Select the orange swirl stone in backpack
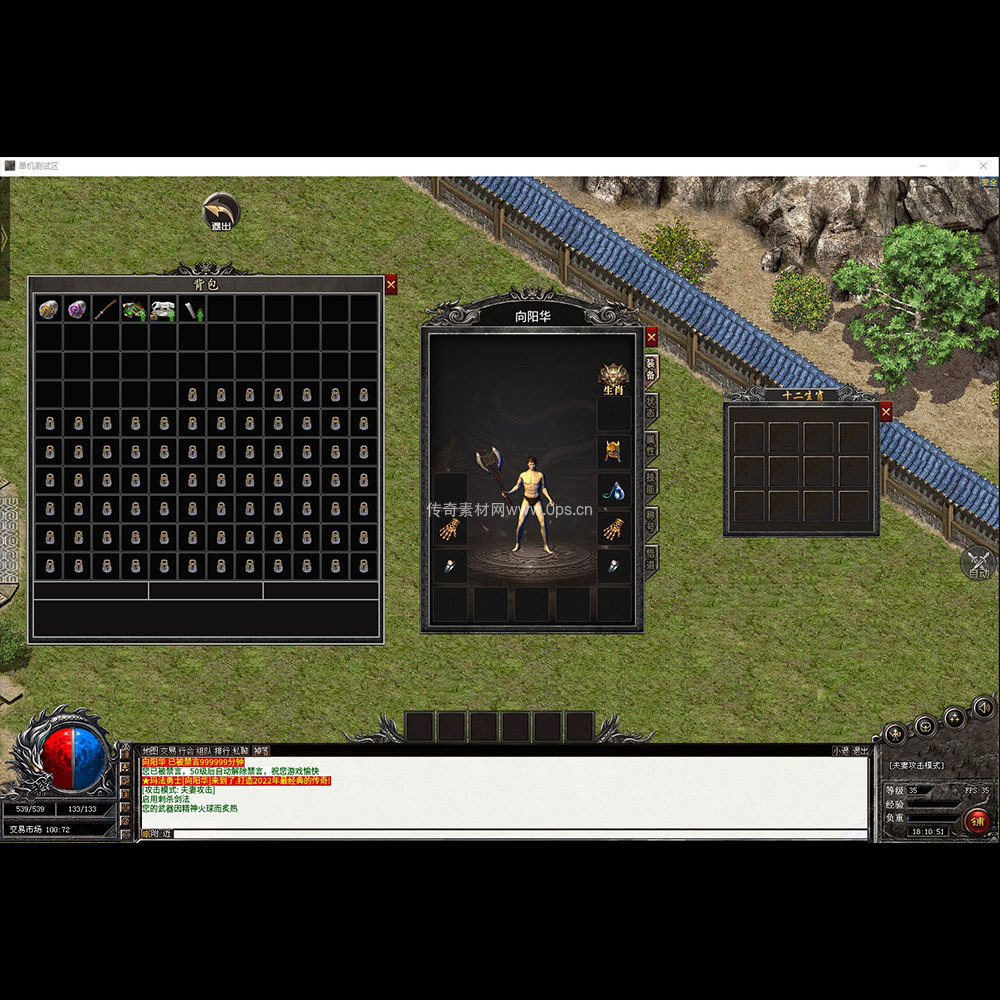Image resolution: width=1000 pixels, height=1000 pixels. (x=49, y=309)
